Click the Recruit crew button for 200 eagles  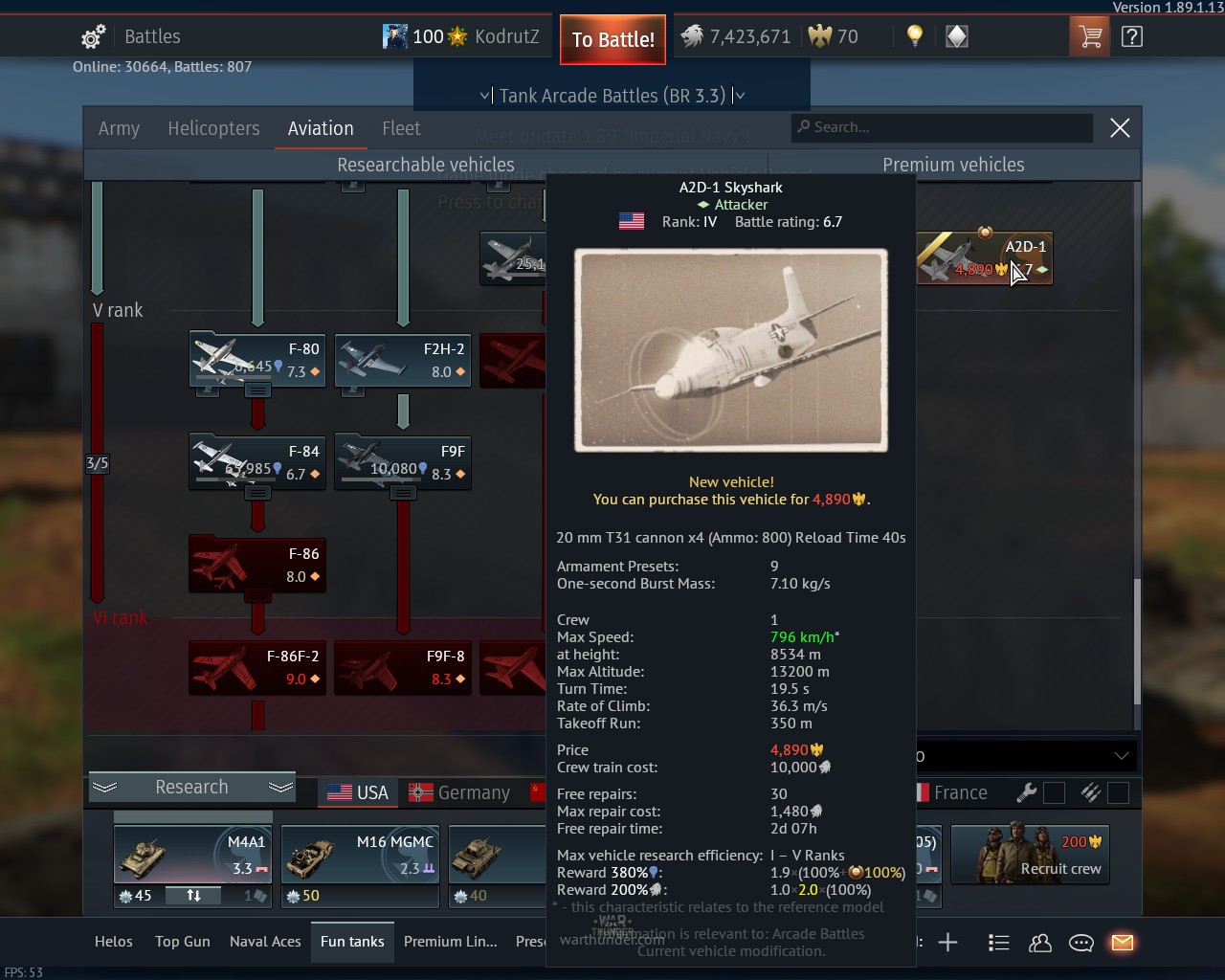tap(1030, 855)
